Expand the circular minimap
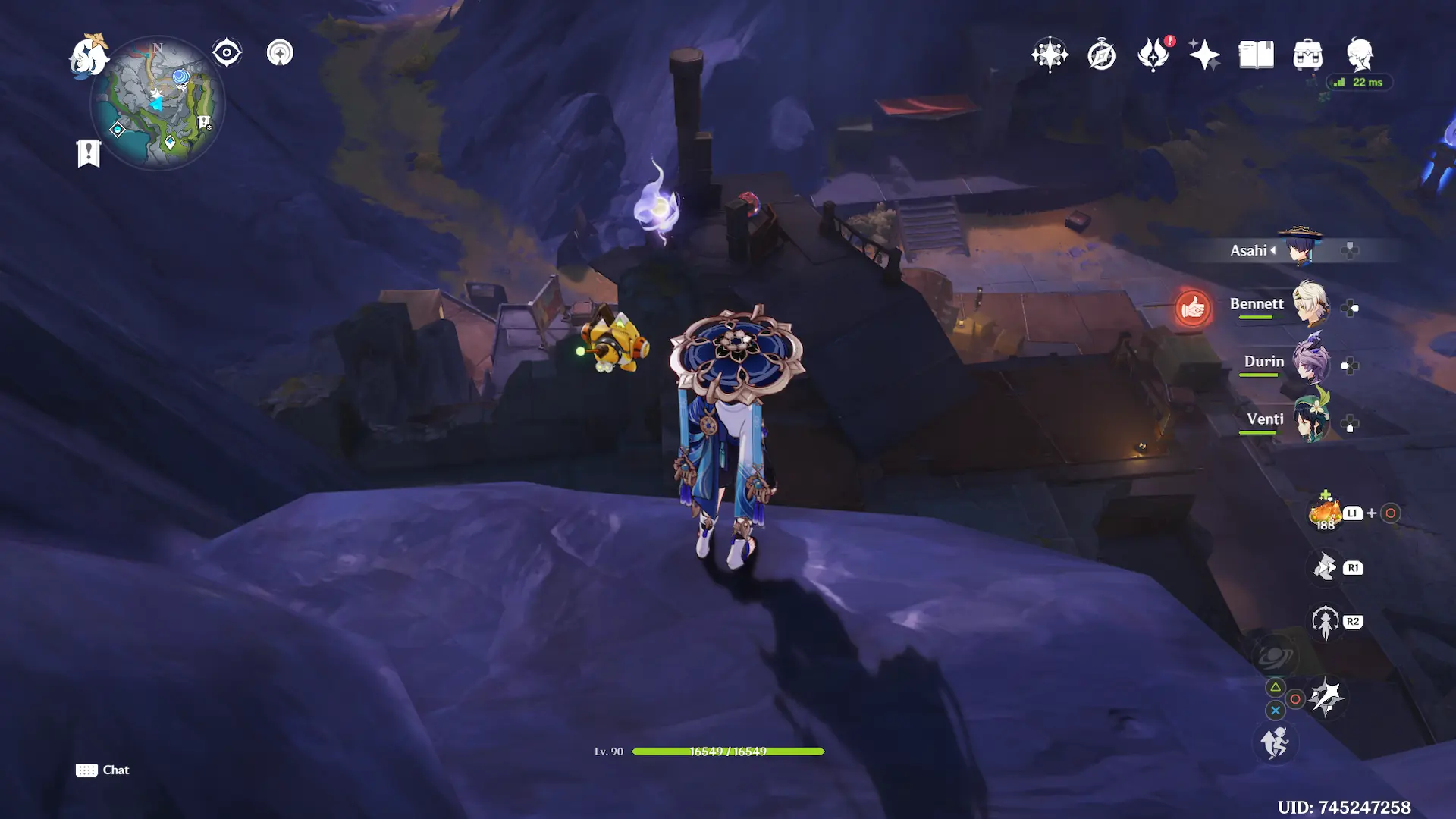The width and height of the screenshot is (1456, 819). (x=158, y=102)
